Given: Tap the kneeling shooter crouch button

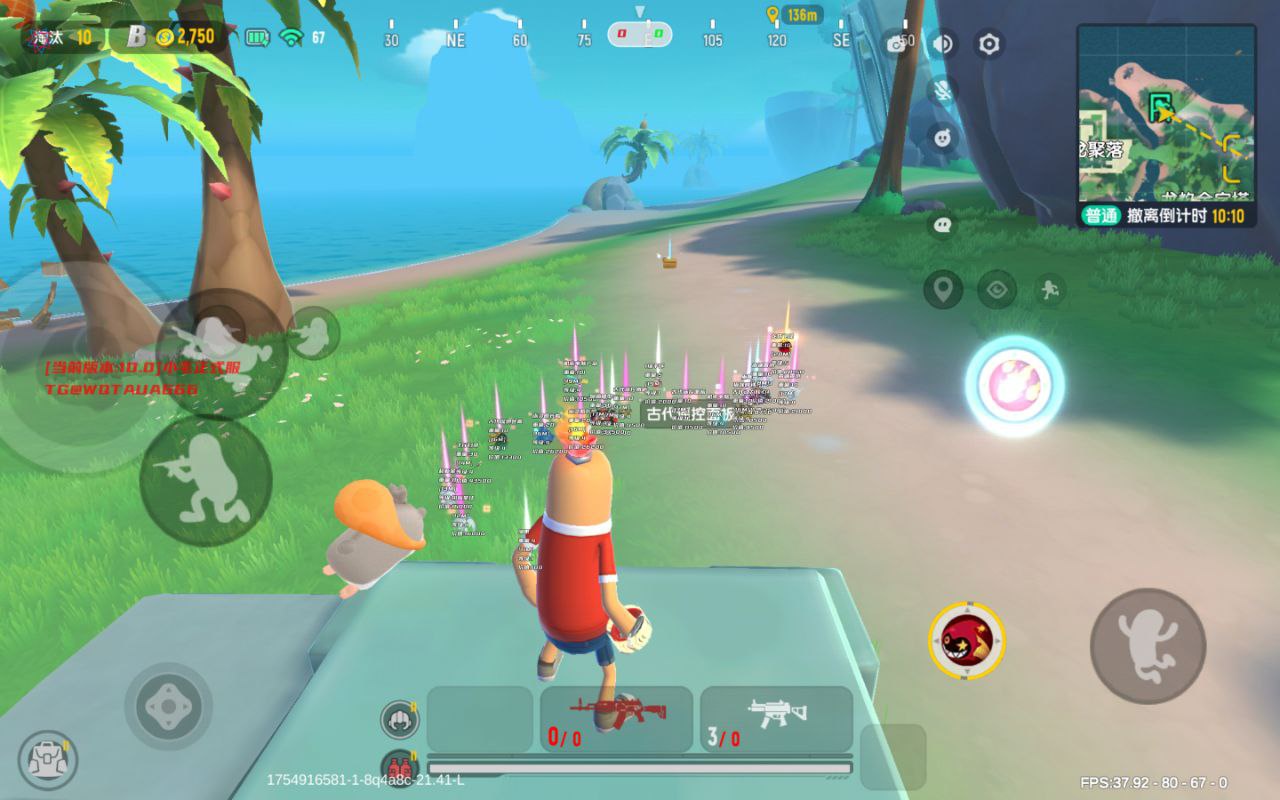Looking at the screenshot, I should 206,481.
